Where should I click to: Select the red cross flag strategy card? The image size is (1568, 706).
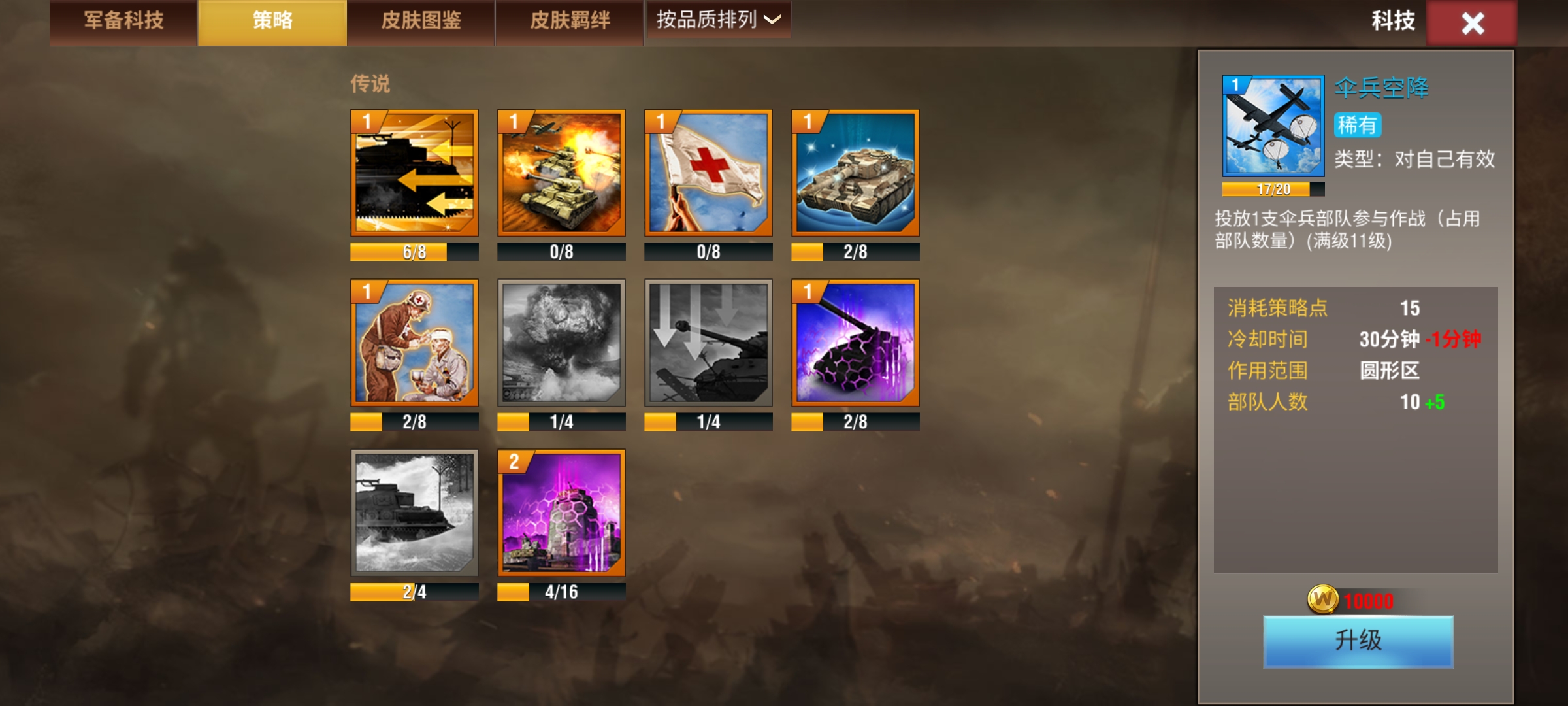click(x=708, y=173)
